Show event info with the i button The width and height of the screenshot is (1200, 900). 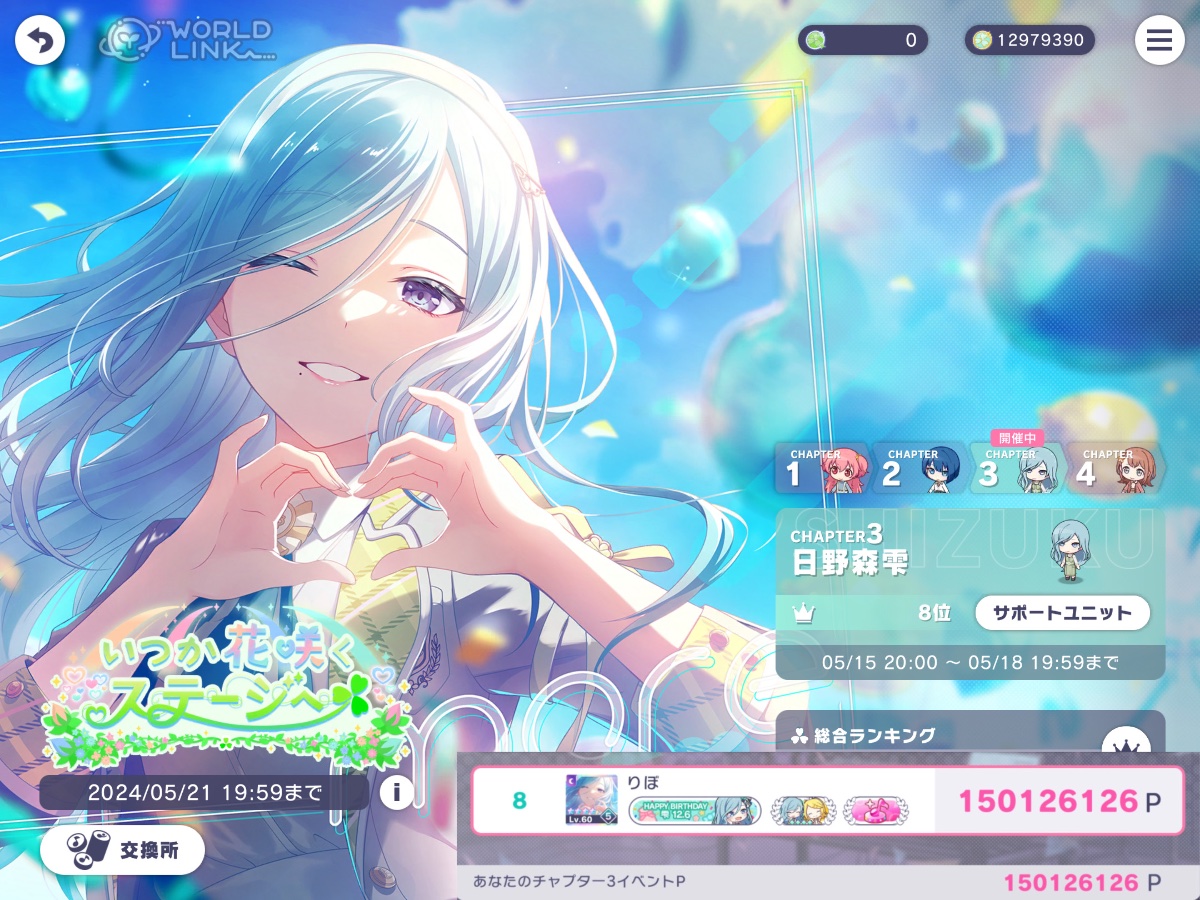tap(397, 793)
